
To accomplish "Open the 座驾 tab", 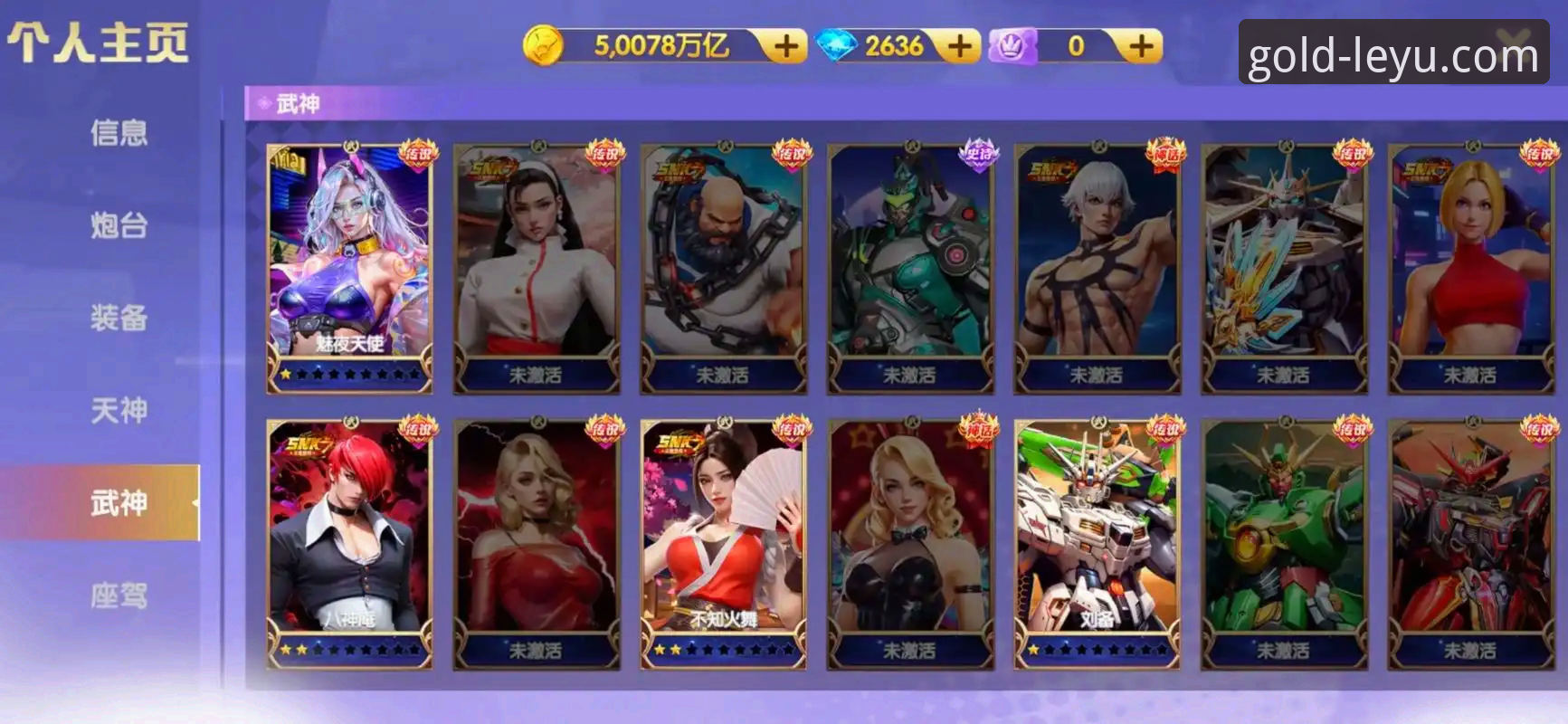I will 119,595.
